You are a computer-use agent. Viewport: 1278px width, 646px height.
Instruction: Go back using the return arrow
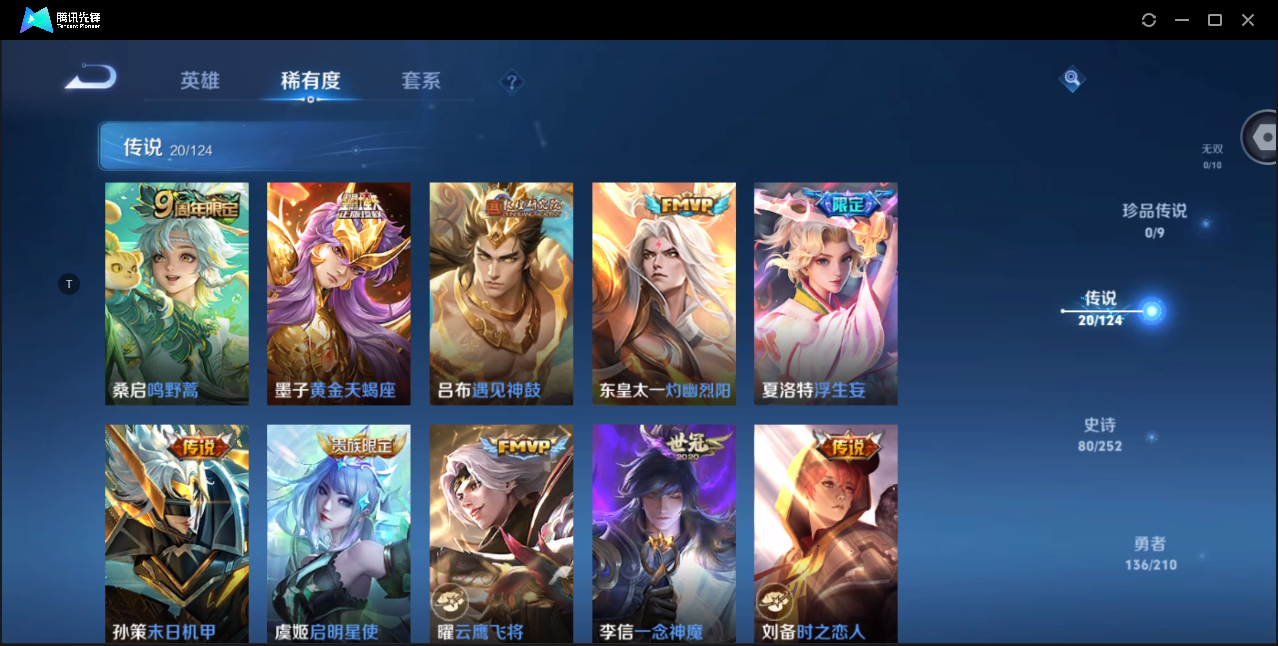(x=91, y=78)
